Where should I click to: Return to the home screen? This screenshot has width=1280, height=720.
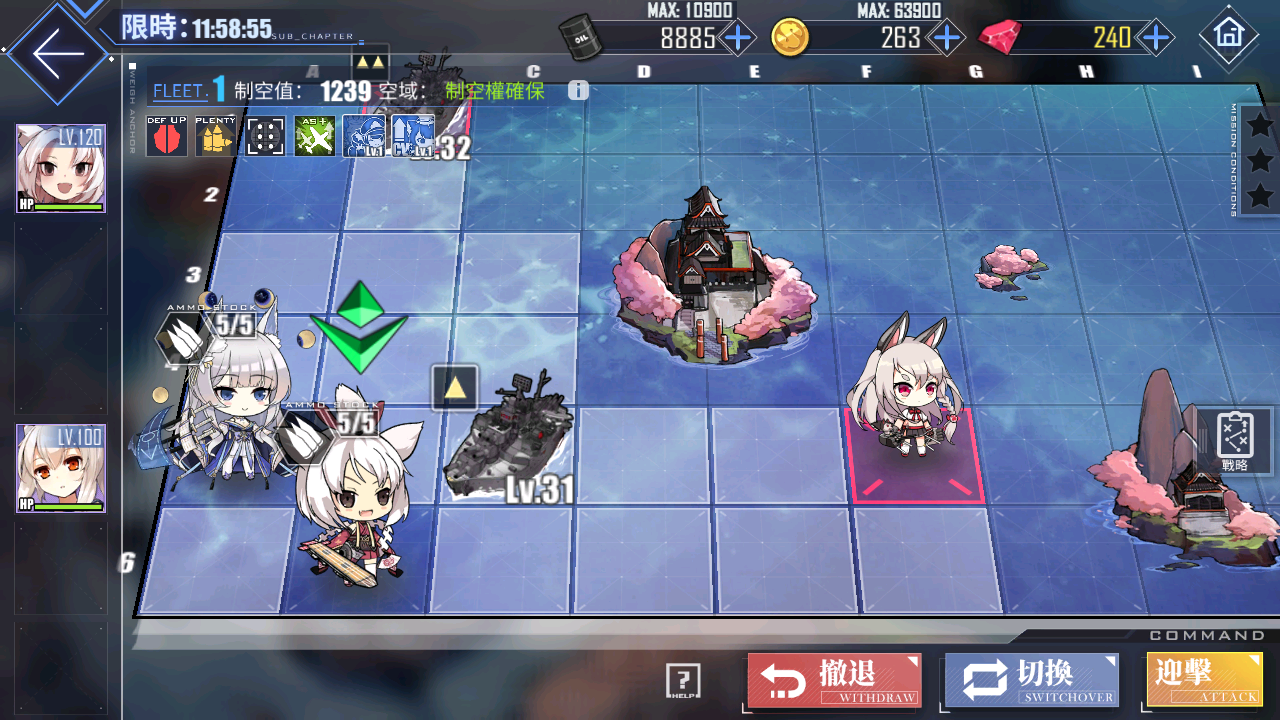tap(1227, 35)
